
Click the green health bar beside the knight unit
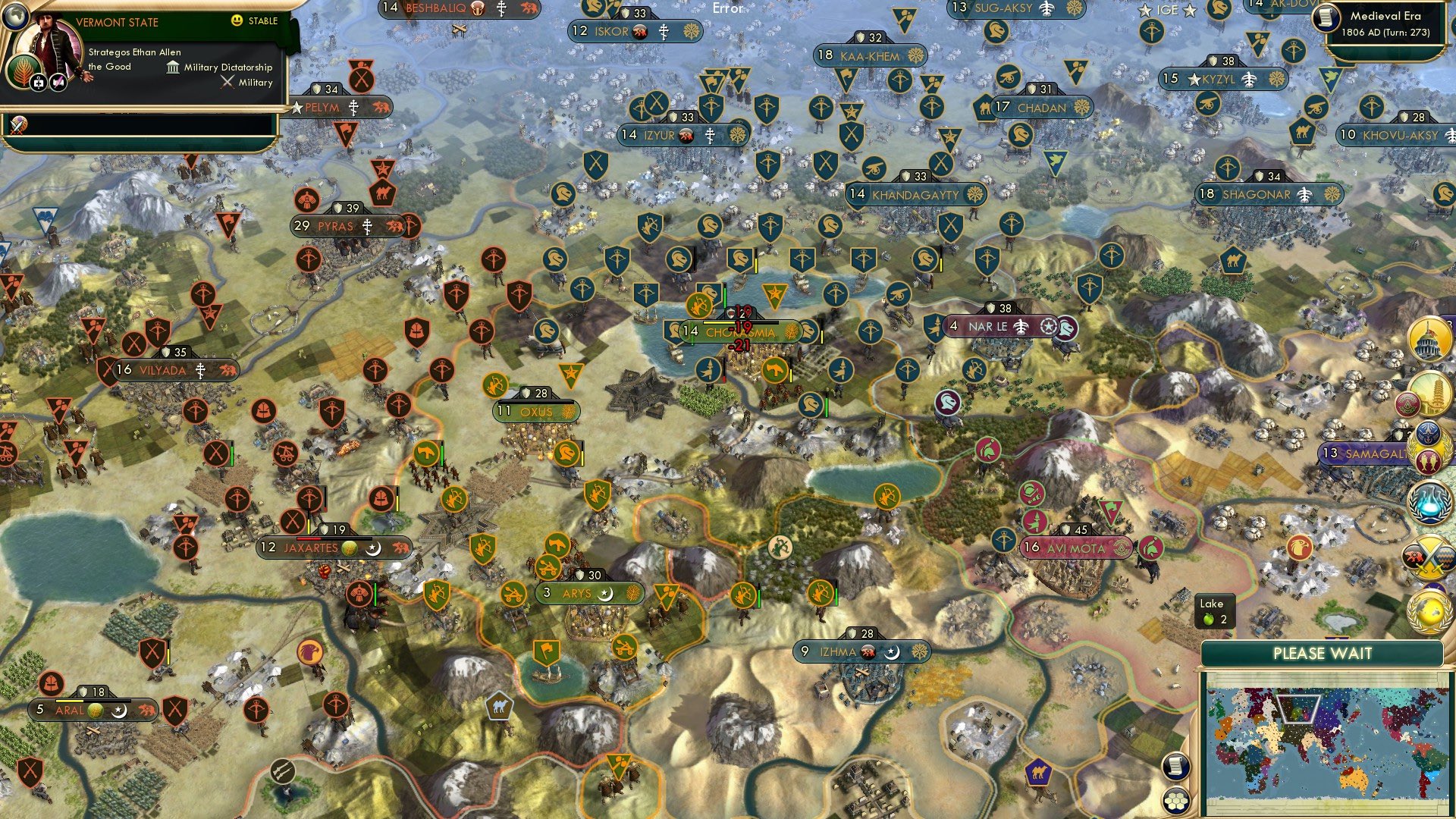(725, 296)
